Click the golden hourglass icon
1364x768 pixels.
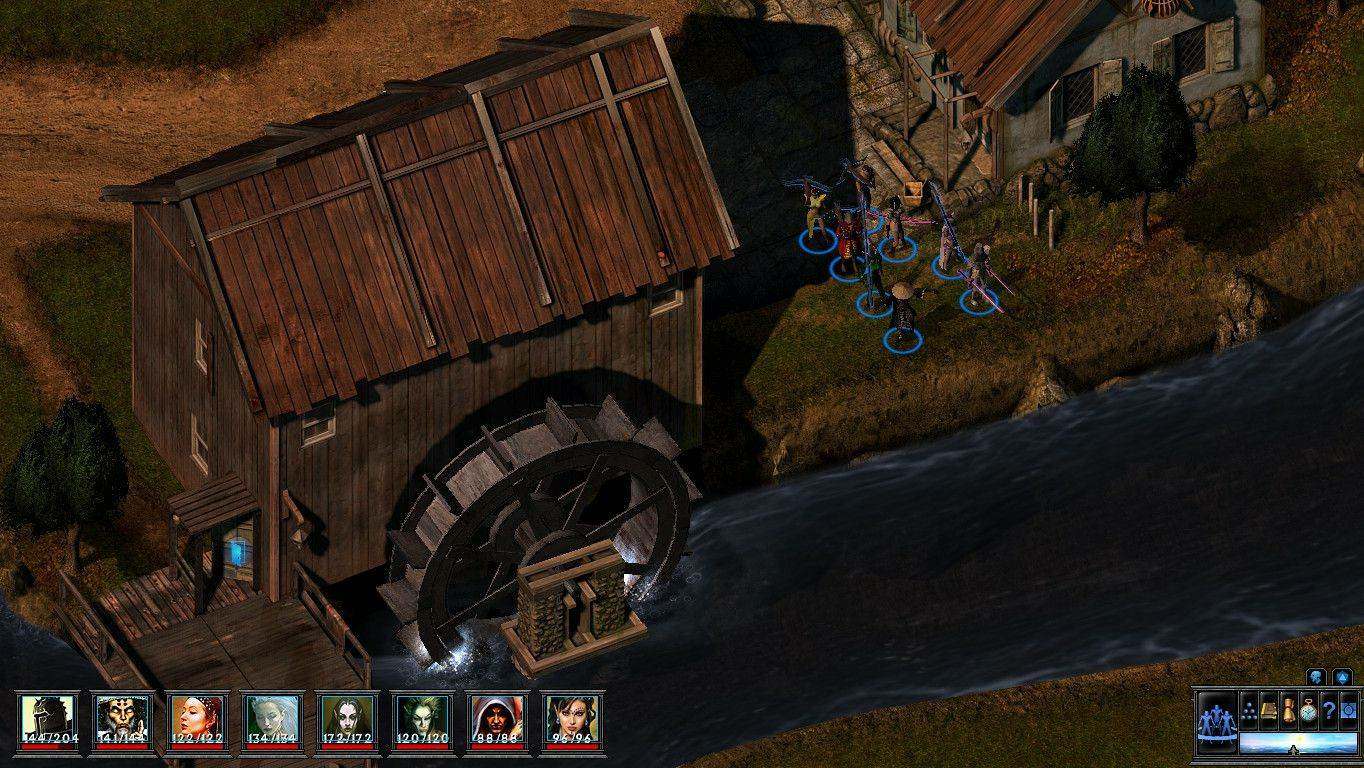[1290, 709]
